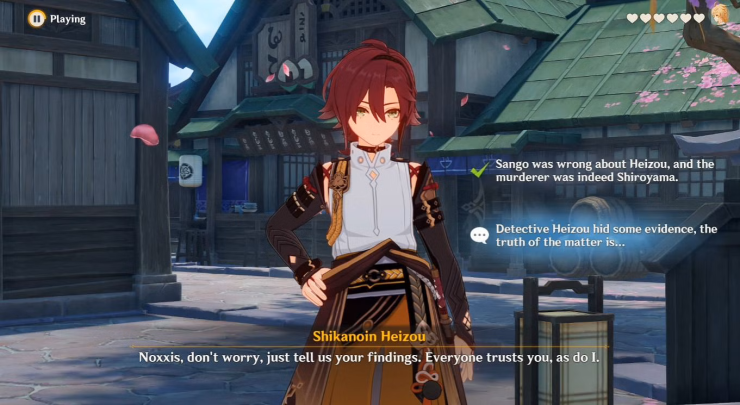The height and width of the screenshot is (405, 740).
Task: Choose 'Sango was wrong about Heizou' reply
Action: [592, 168]
